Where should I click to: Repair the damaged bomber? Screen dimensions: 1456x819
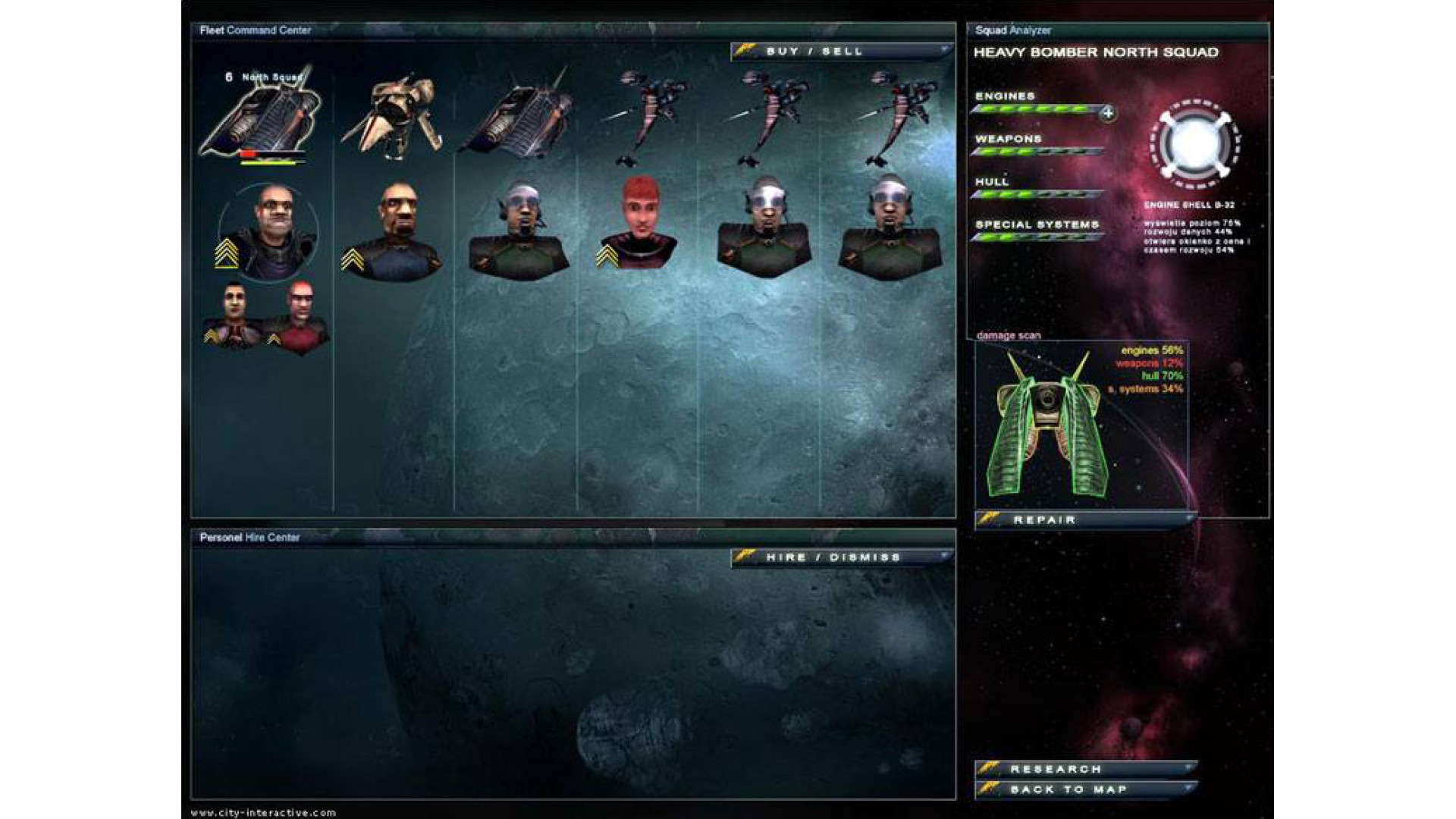pos(1084,520)
